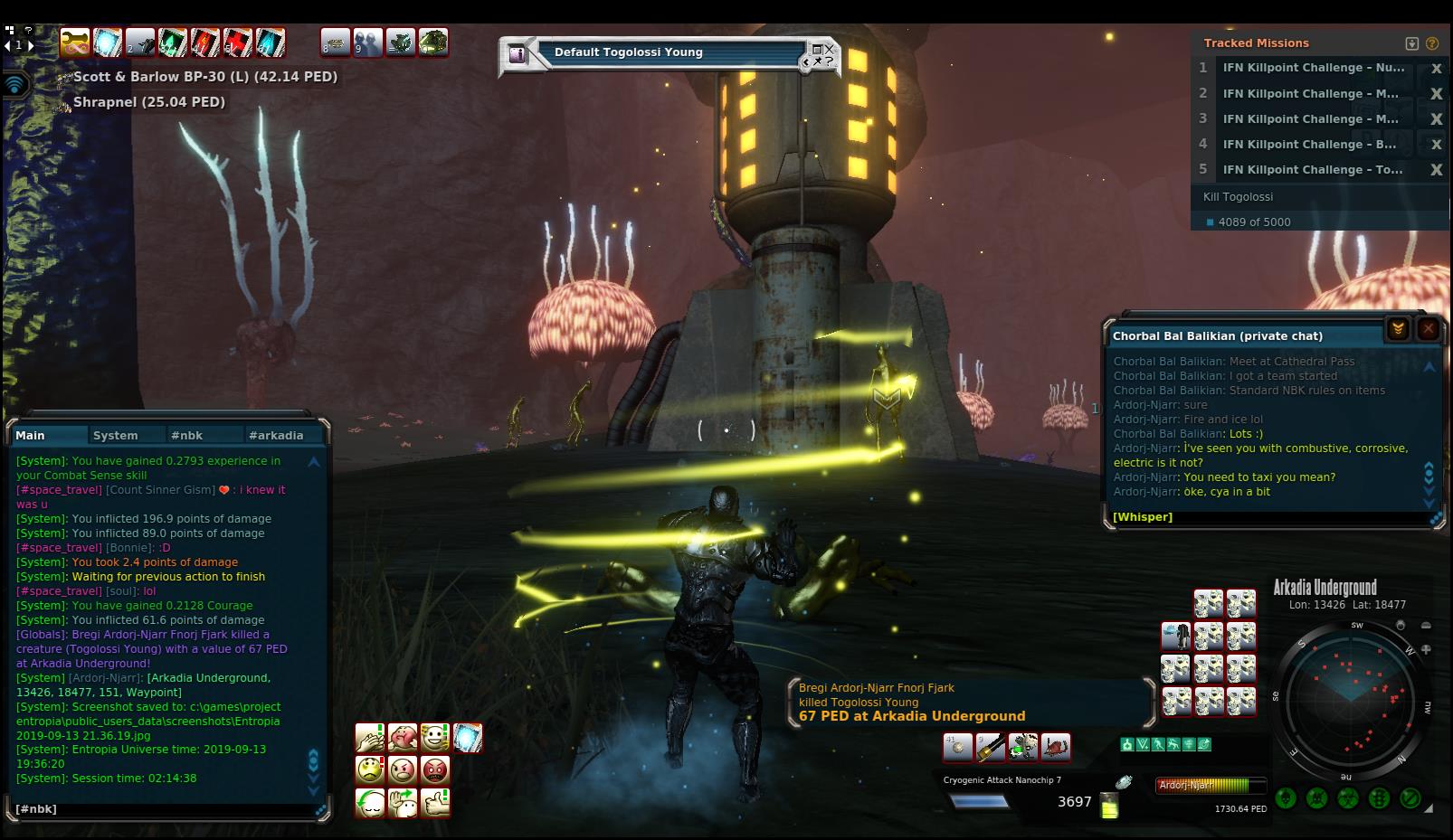Open the #nbk chat channel tab
1453x840 pixels.
coord(186,435)
